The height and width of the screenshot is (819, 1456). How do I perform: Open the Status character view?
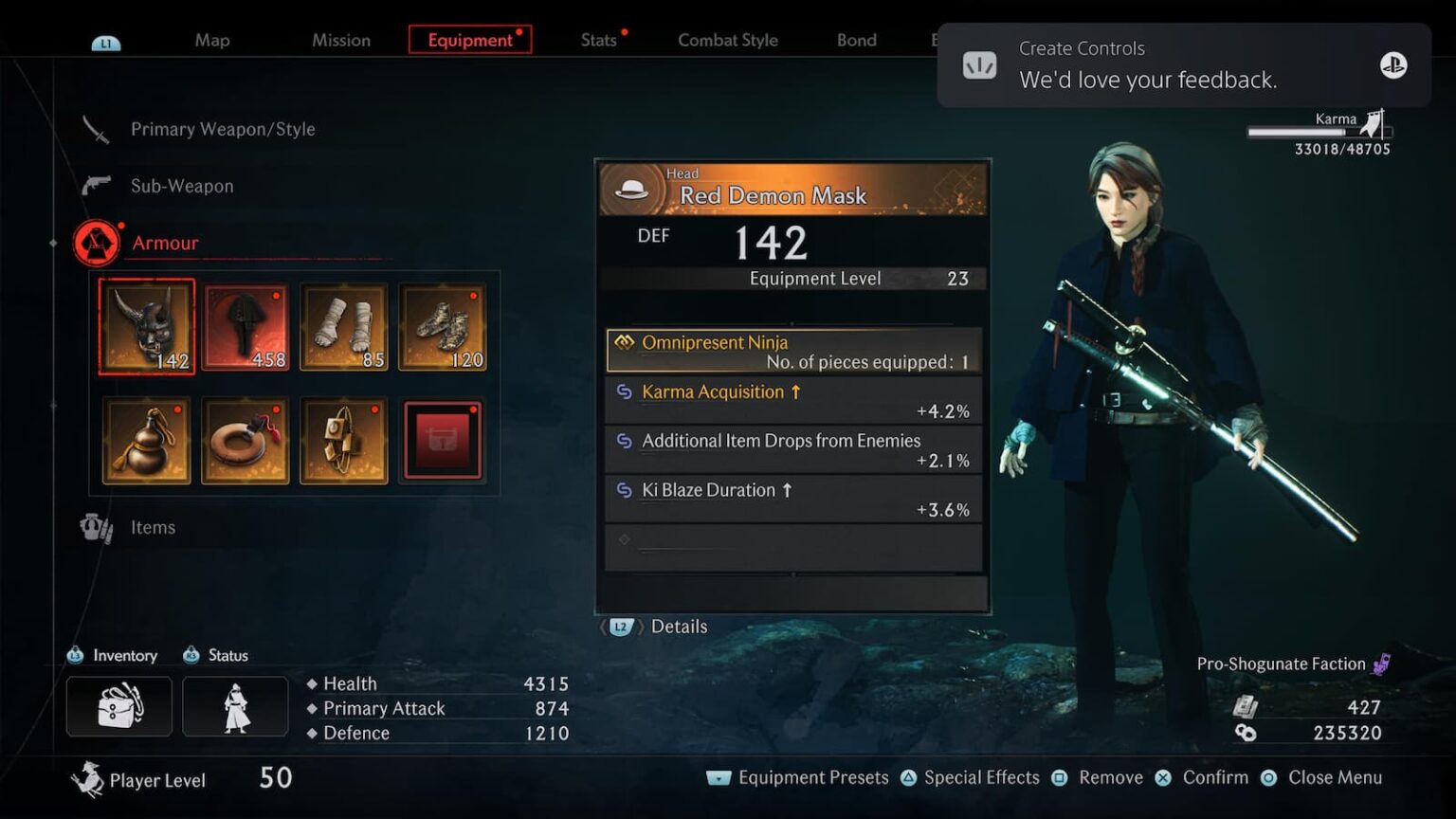click(234, 705)
